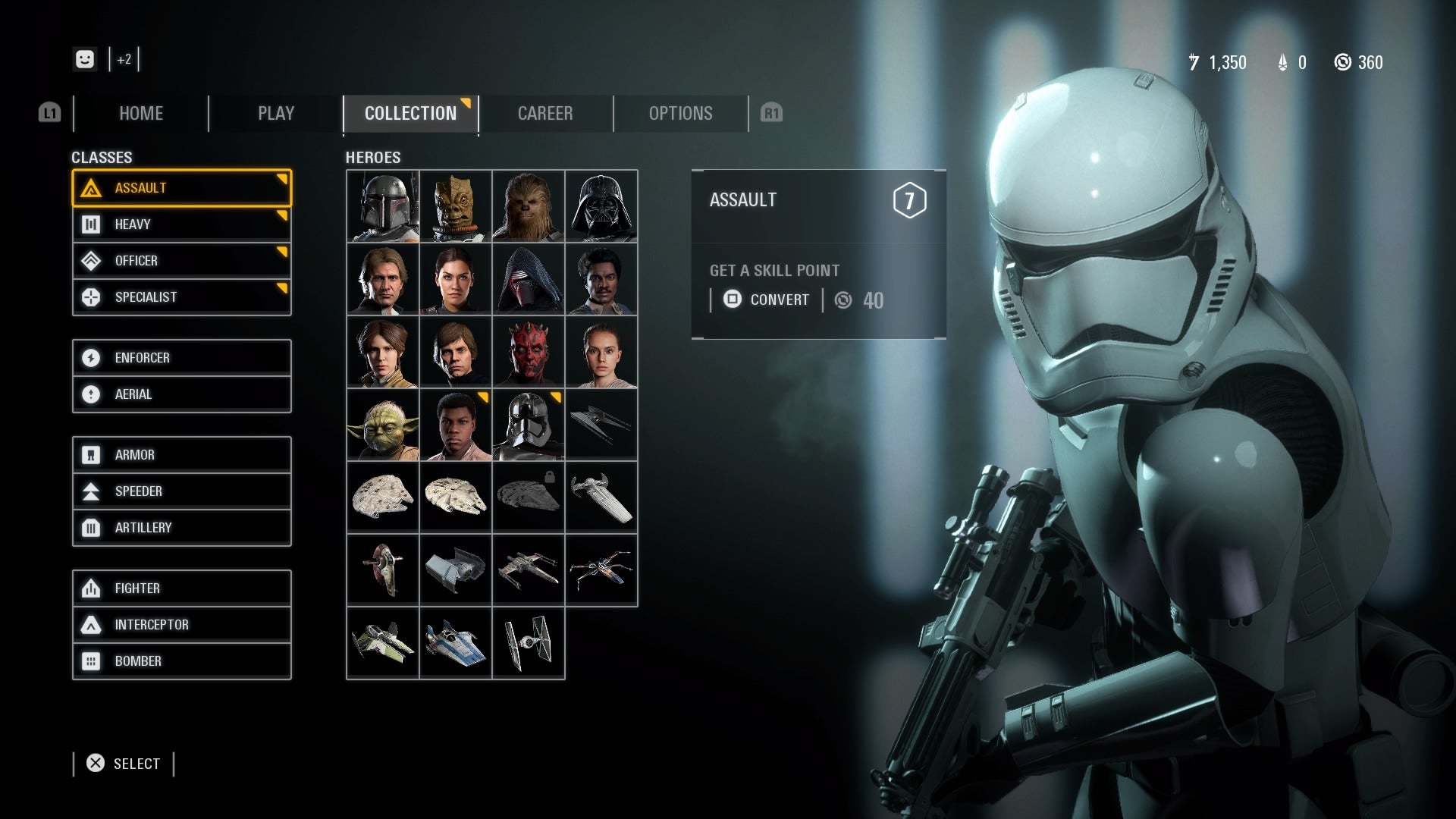Click the Heavy class icon
1456x819 pixels.
93,224
